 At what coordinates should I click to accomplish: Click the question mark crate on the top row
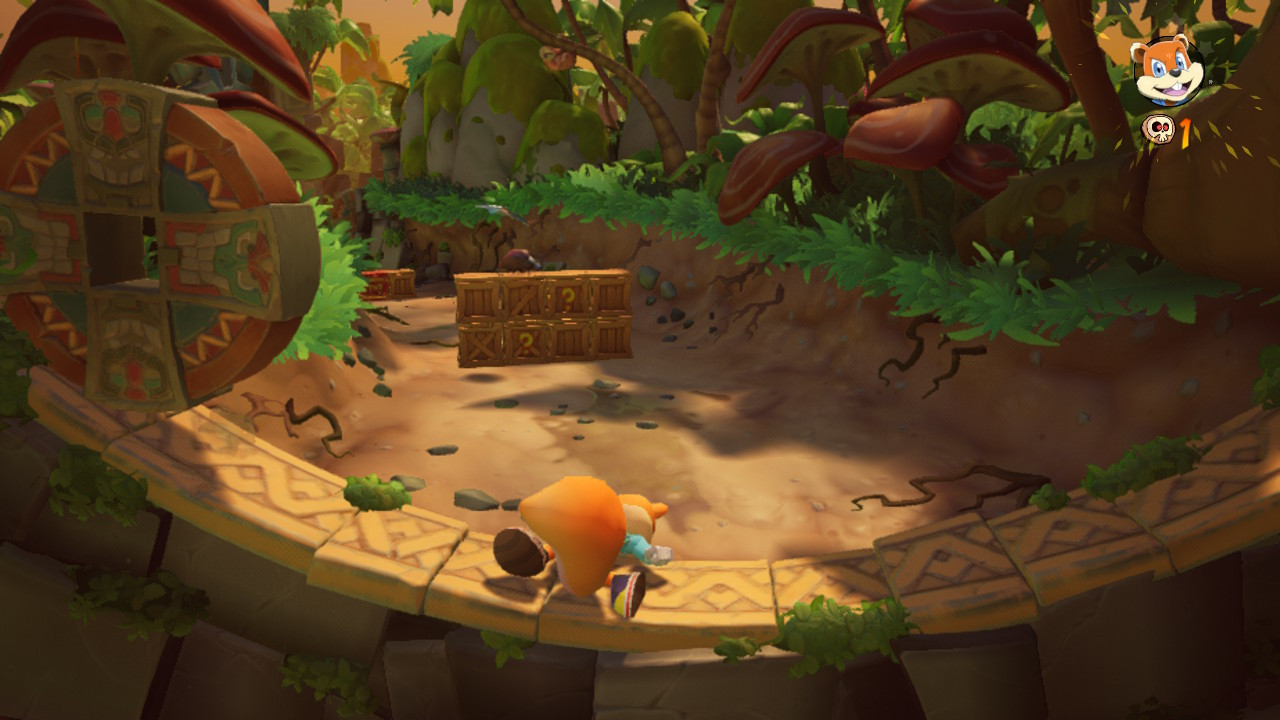coord(568,295)
